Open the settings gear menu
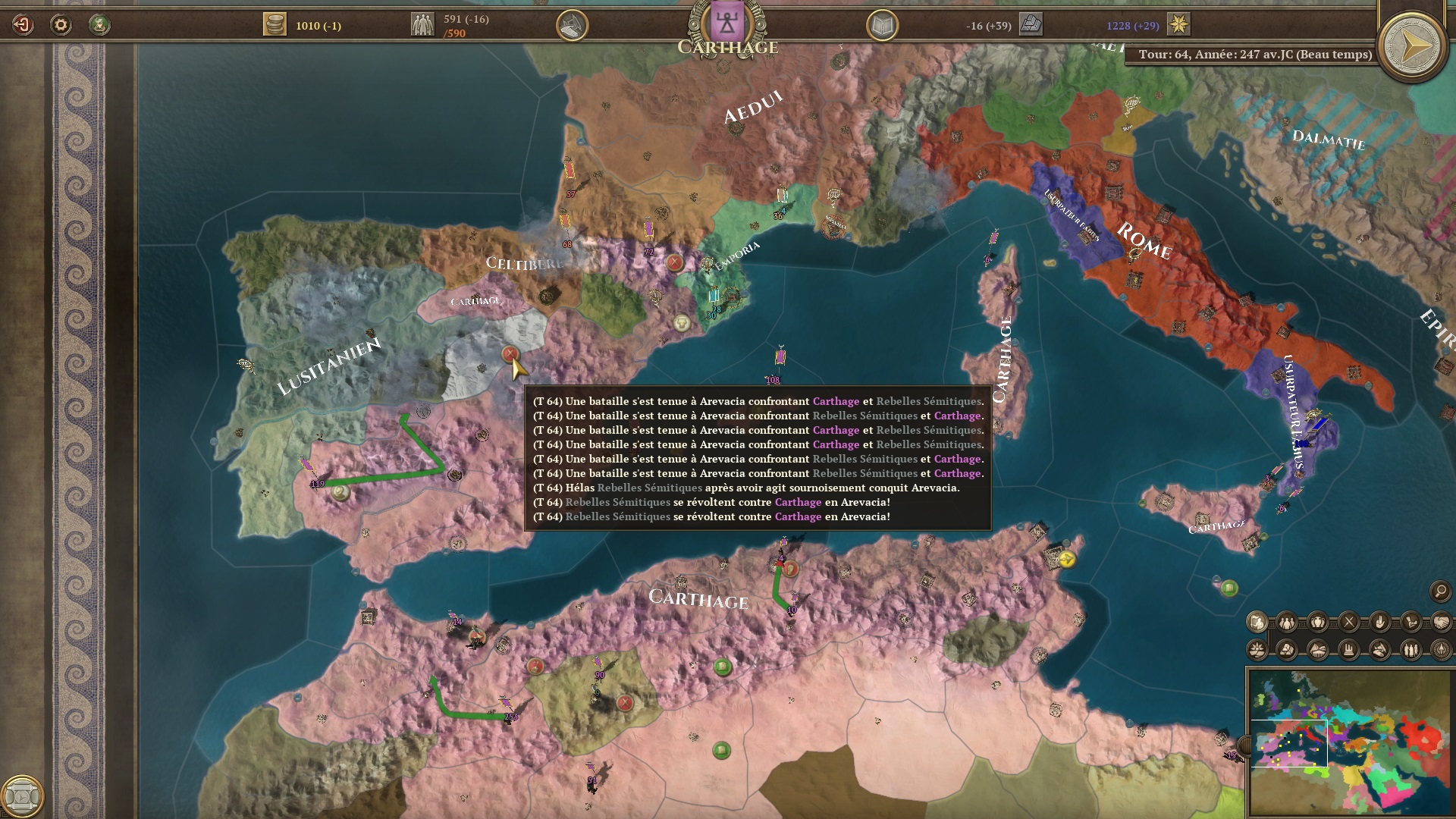Image resolution: width=1456 pixels, height=819 pixels. (x=61, y=25)
